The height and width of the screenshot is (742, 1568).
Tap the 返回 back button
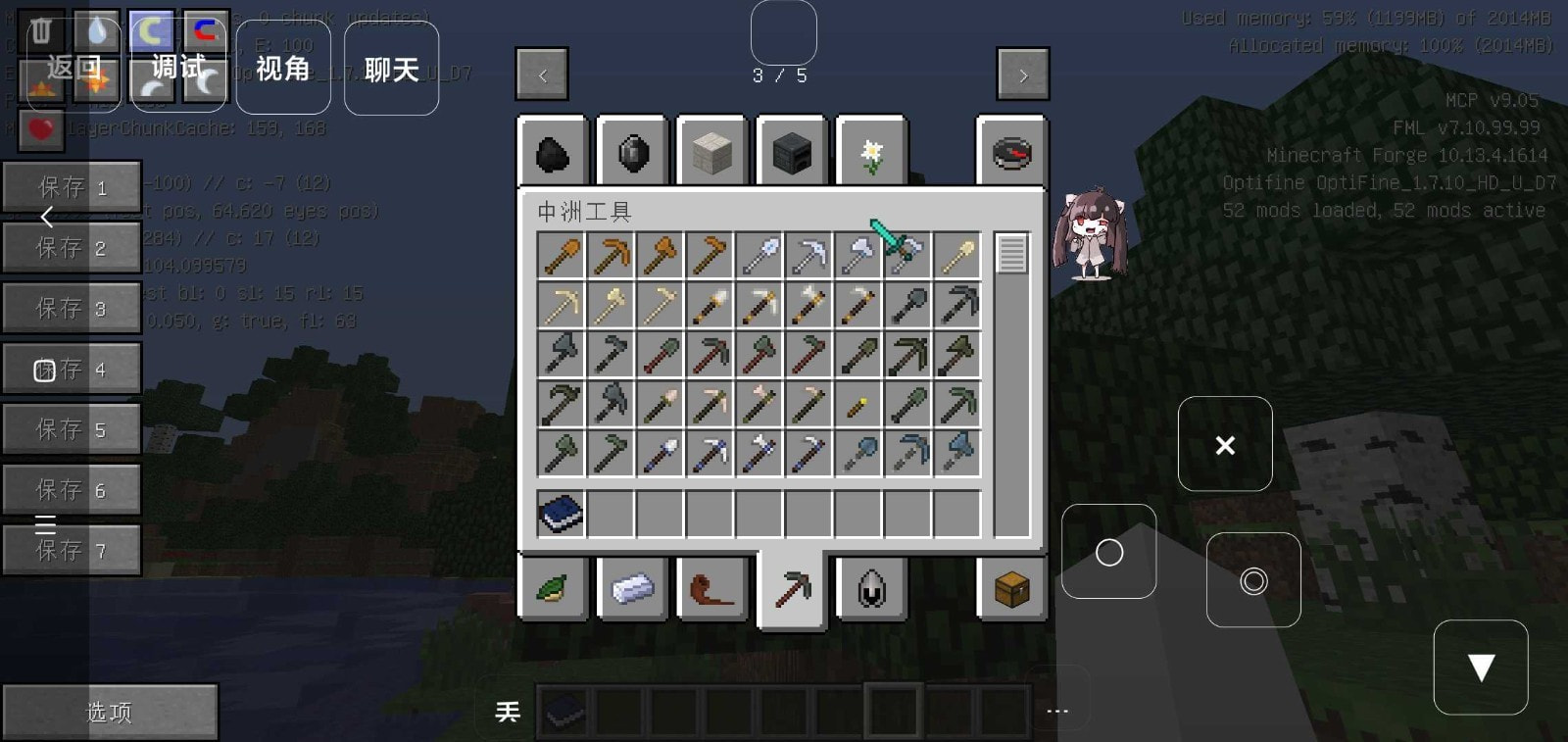click(73, 68)
